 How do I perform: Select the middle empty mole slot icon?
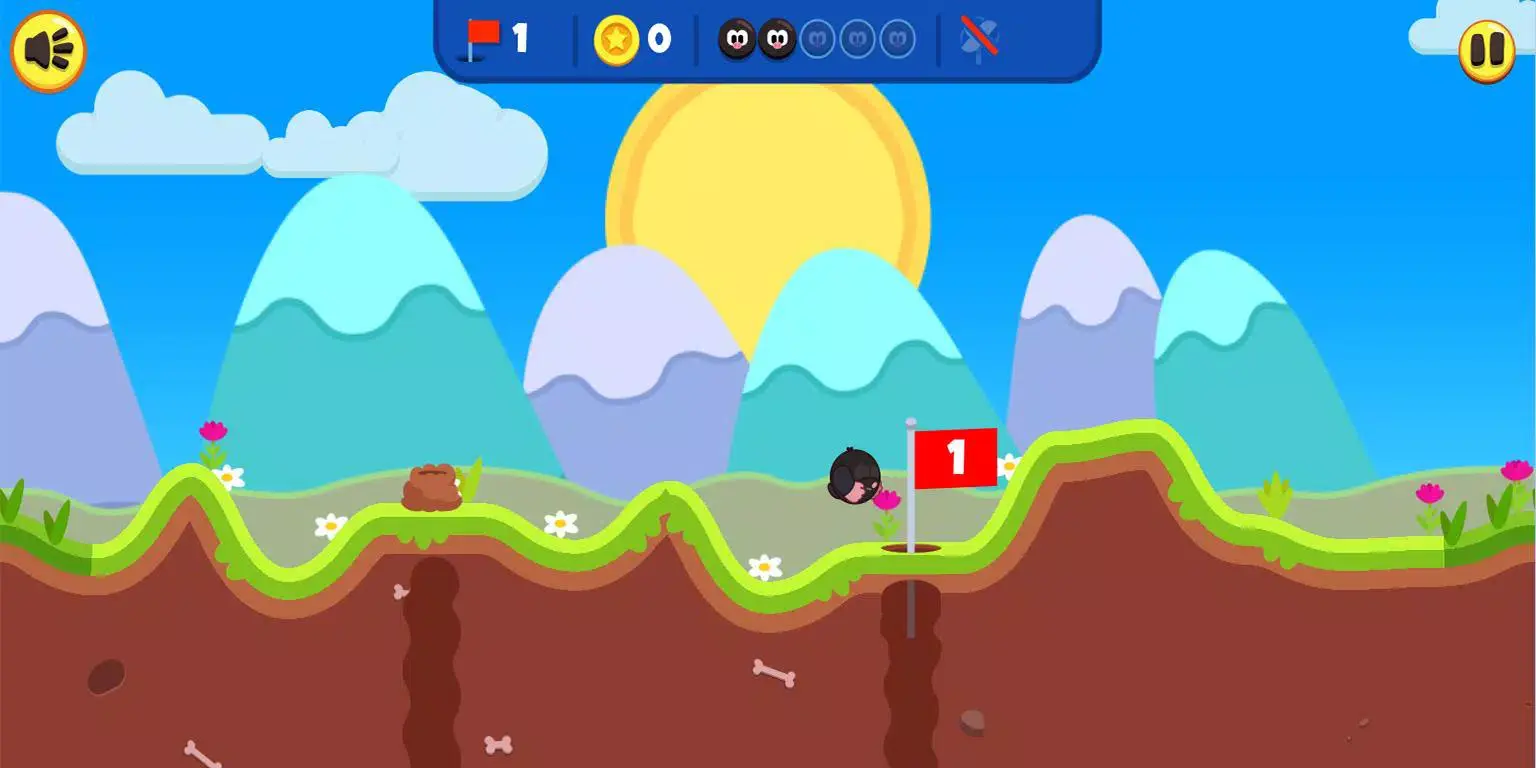pyautogui.click(x=857, y=38)
